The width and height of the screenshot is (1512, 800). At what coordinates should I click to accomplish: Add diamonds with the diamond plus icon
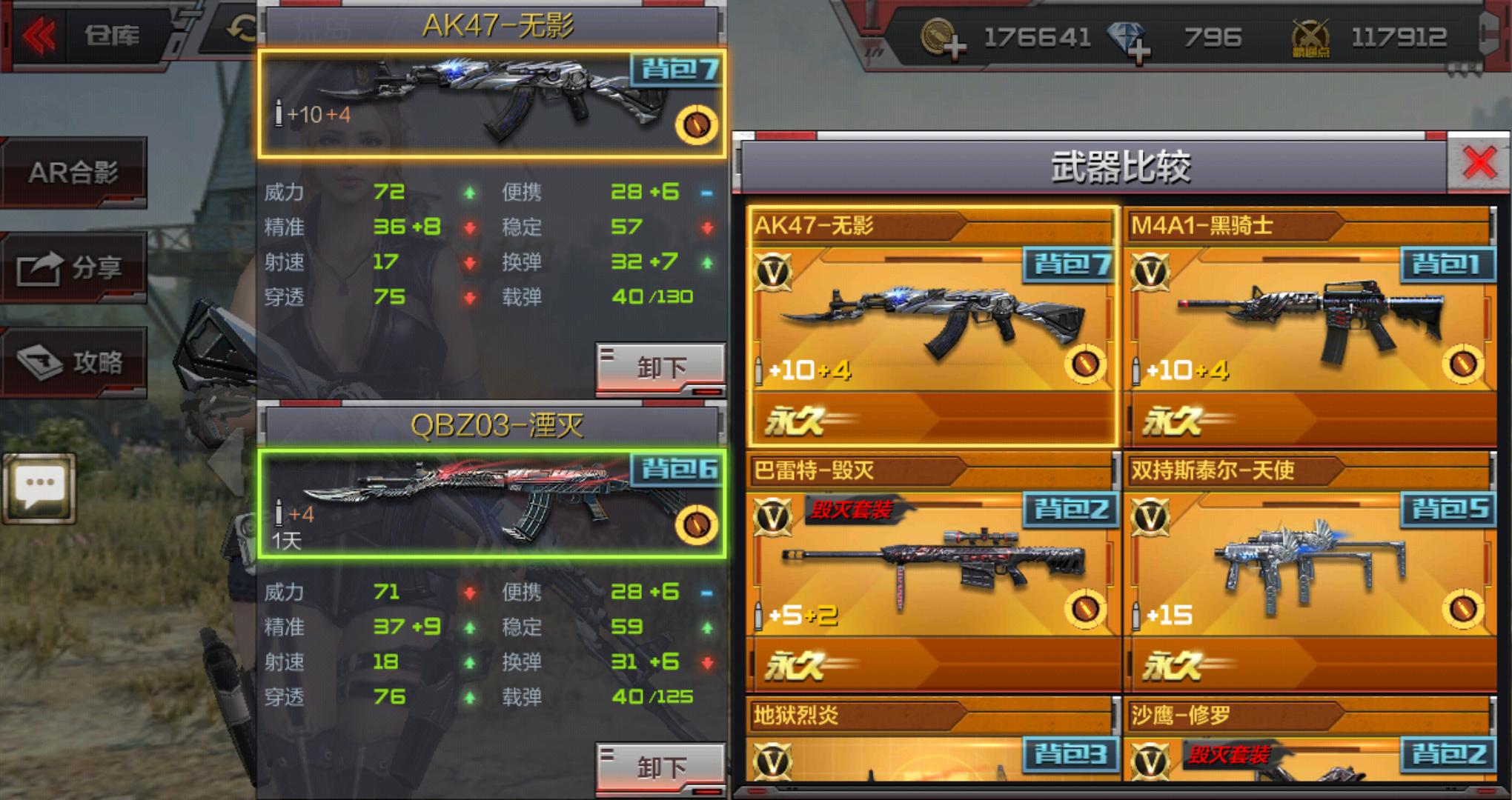pyautogui.click(x=1128, y=40)
